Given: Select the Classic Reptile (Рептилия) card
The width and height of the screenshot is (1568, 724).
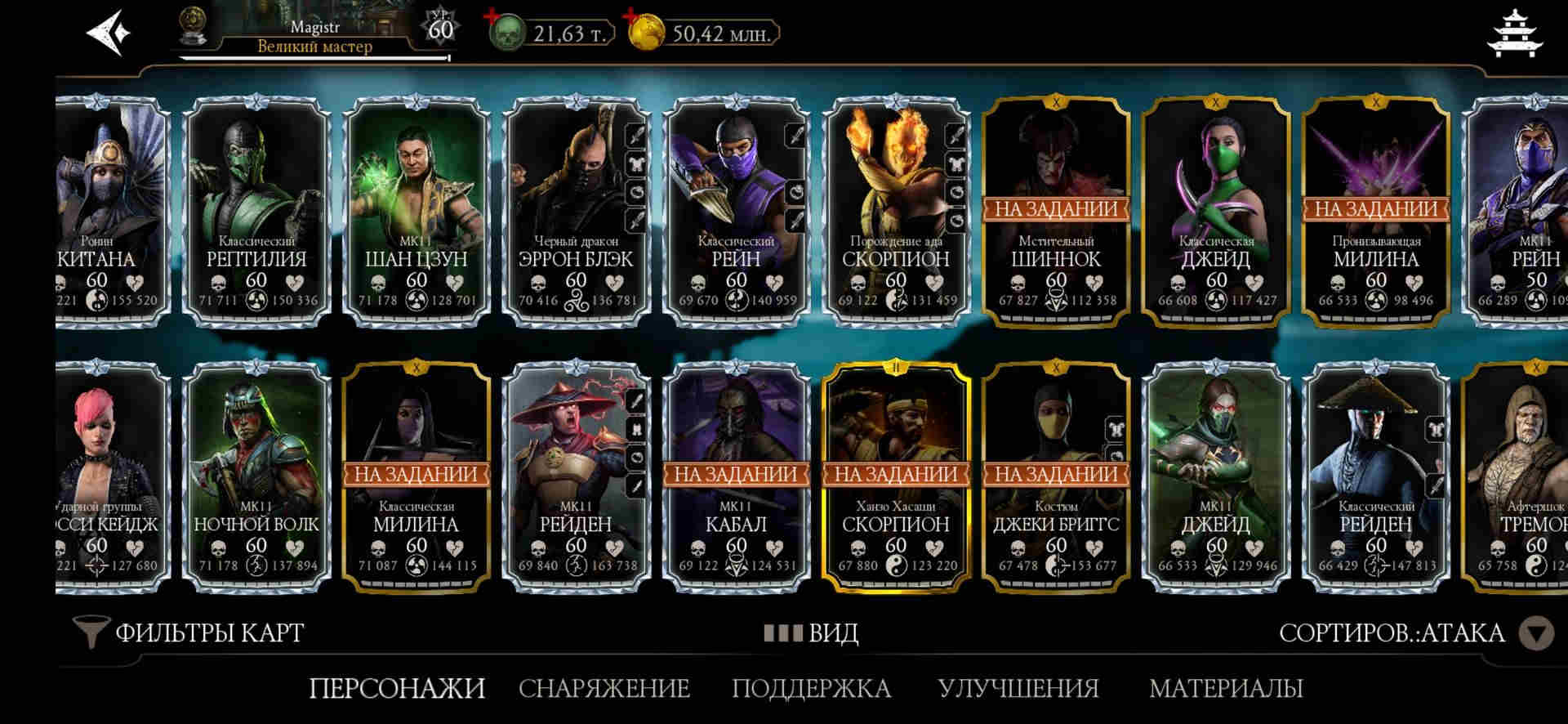Looking at the screenshot, I should [x=256, y=211].
